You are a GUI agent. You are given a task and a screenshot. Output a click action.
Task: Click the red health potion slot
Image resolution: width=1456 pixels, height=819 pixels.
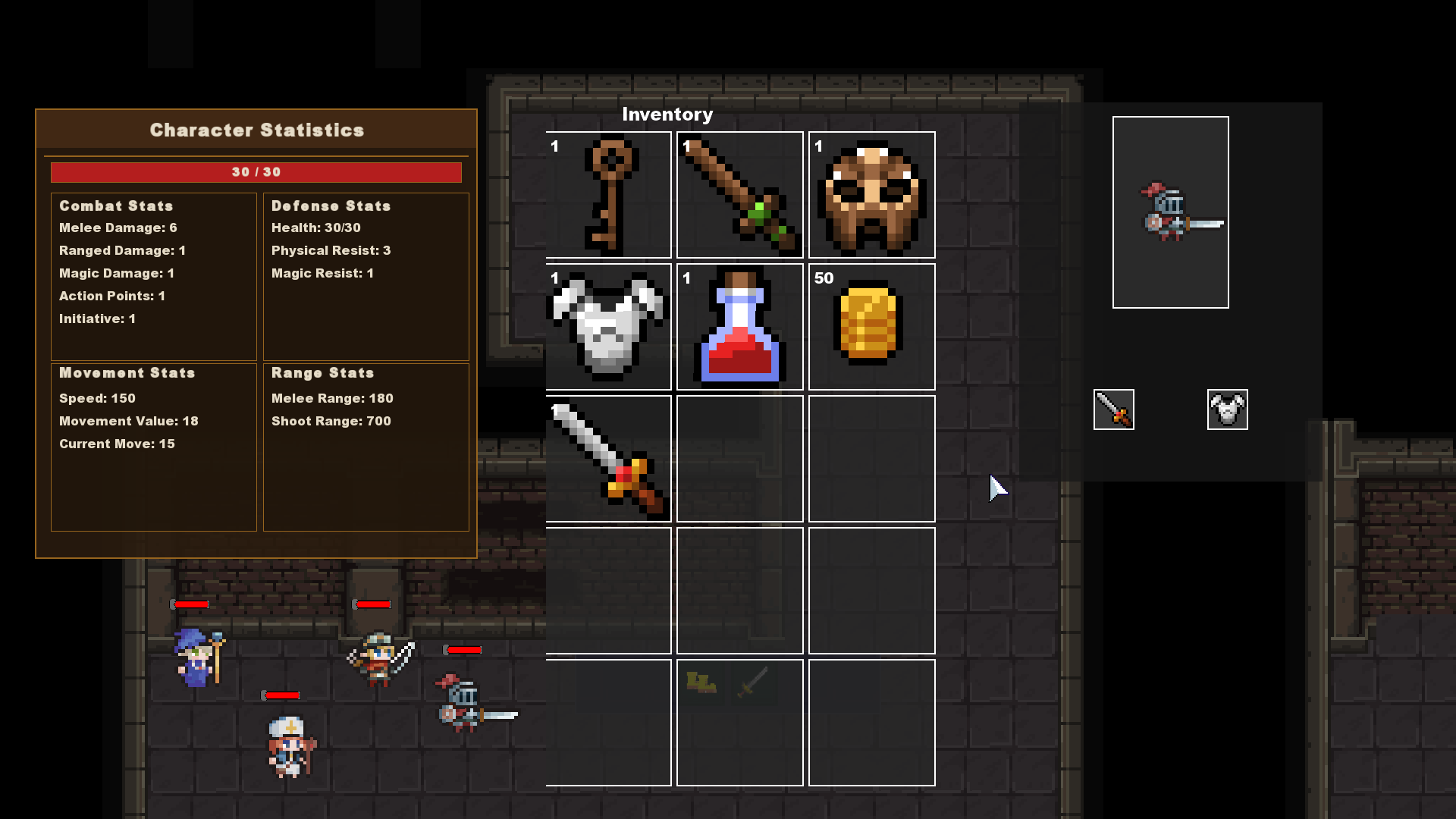(739, 327)
